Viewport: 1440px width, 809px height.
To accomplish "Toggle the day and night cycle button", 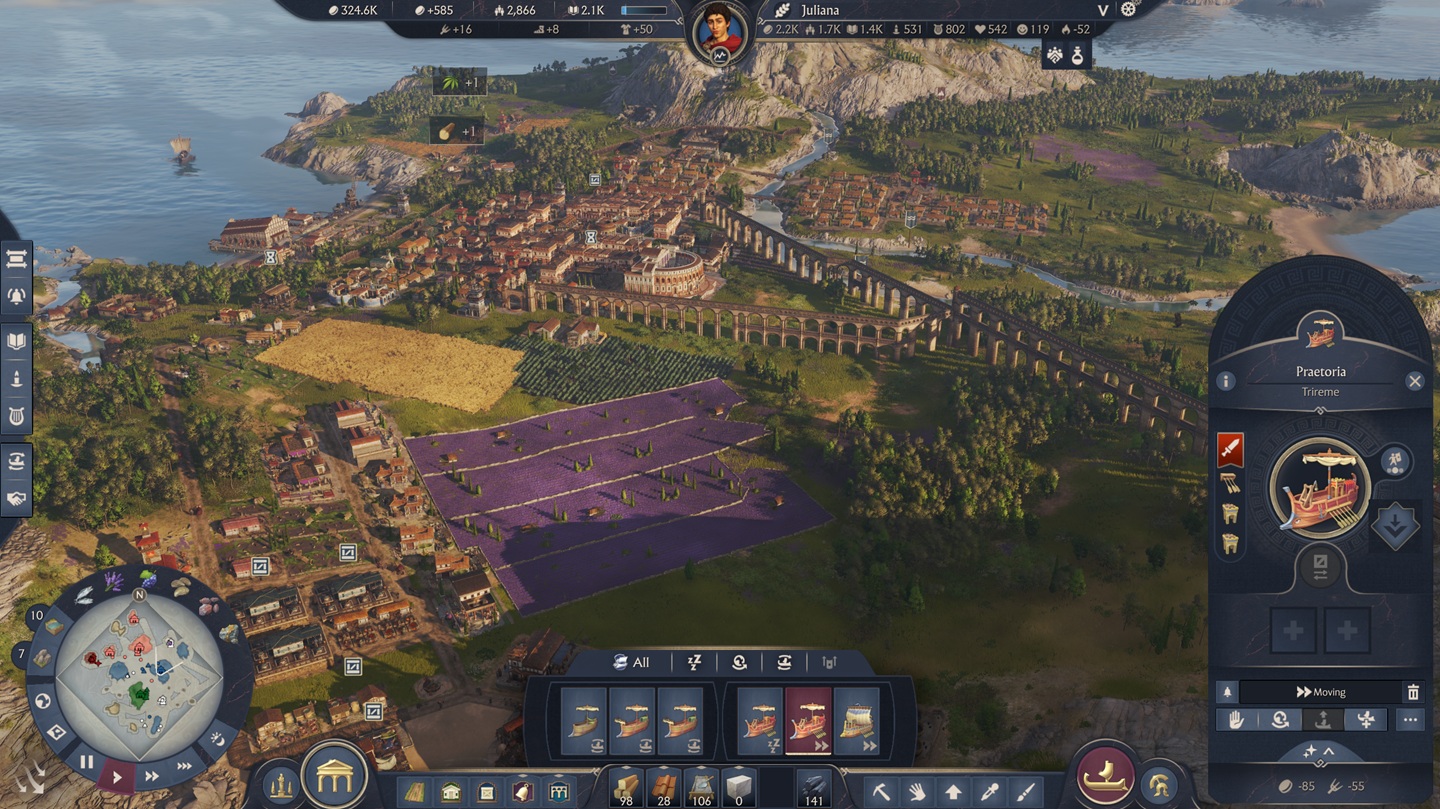I will click(217, 740).
